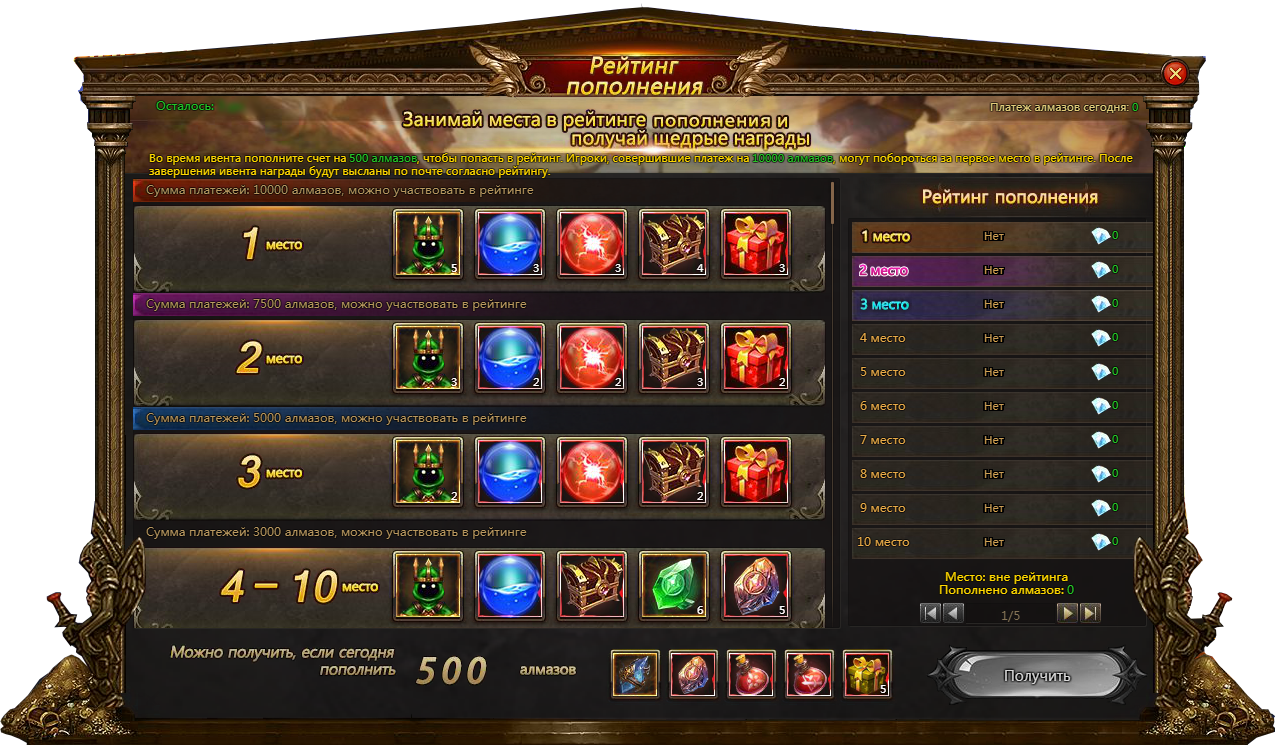Screen dimensions: 1275x745
Task: Inspect the treasure chest reward for 3 место
Action: (674, 472)
